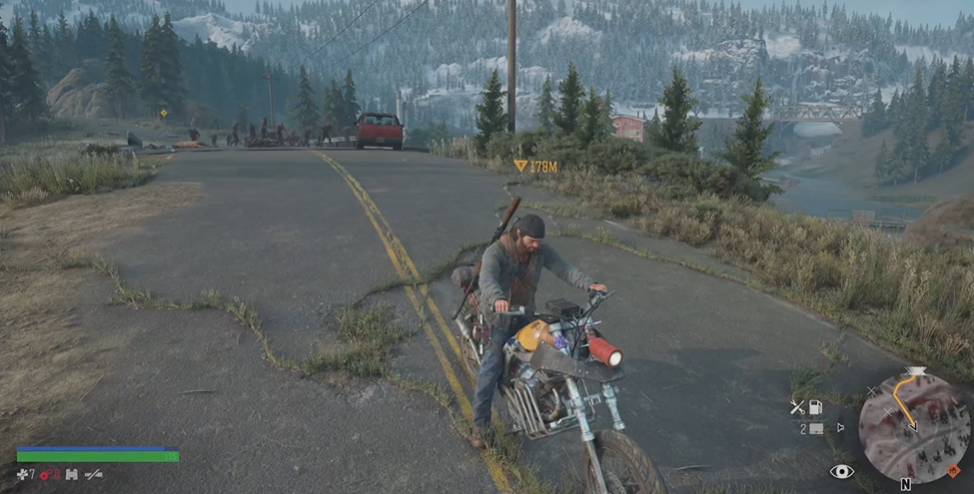Click the bike repair wrench icon
The image size is (974, 494).
tap(797, 407)
